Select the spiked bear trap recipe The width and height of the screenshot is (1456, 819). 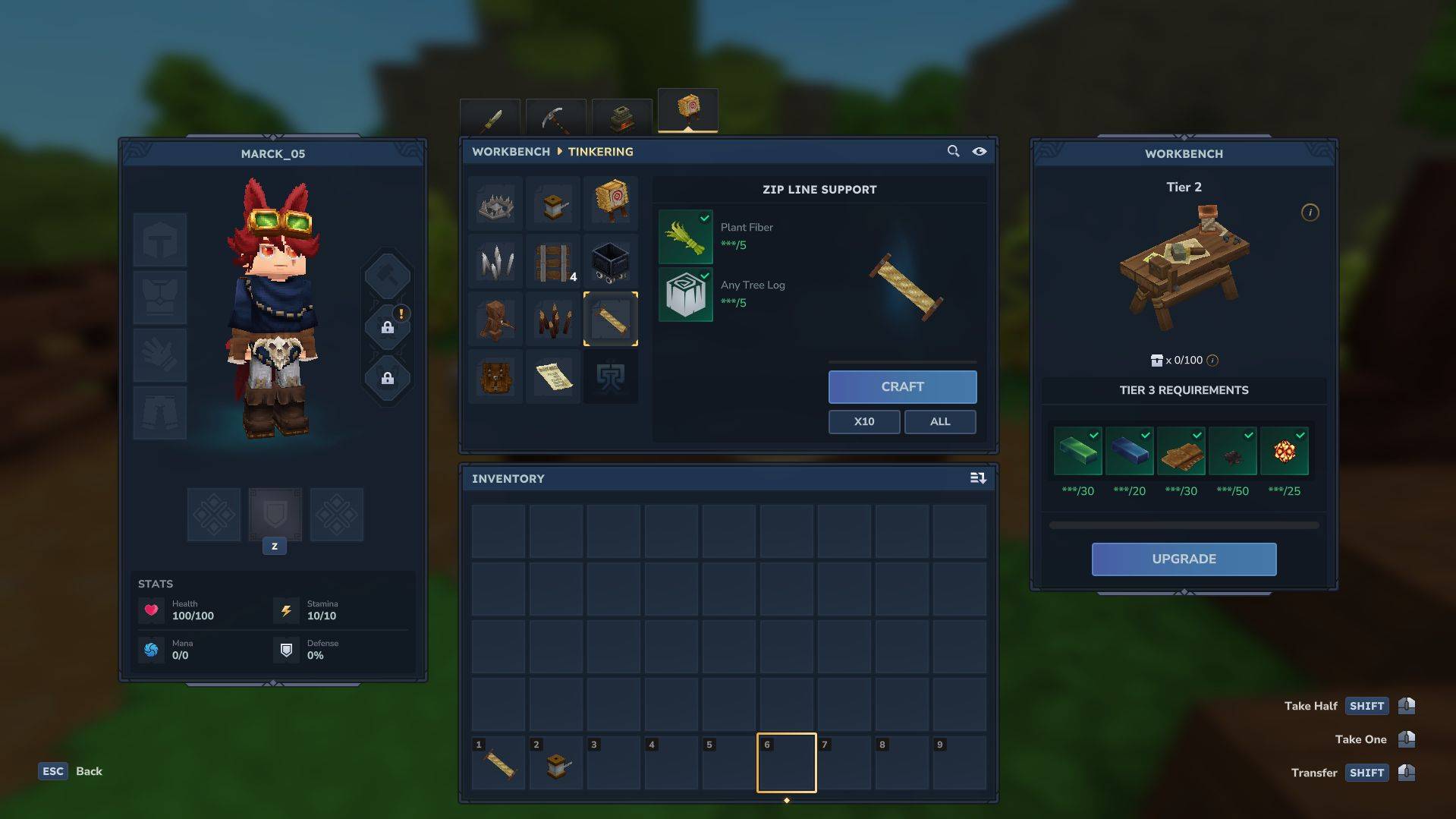point(495,204)
